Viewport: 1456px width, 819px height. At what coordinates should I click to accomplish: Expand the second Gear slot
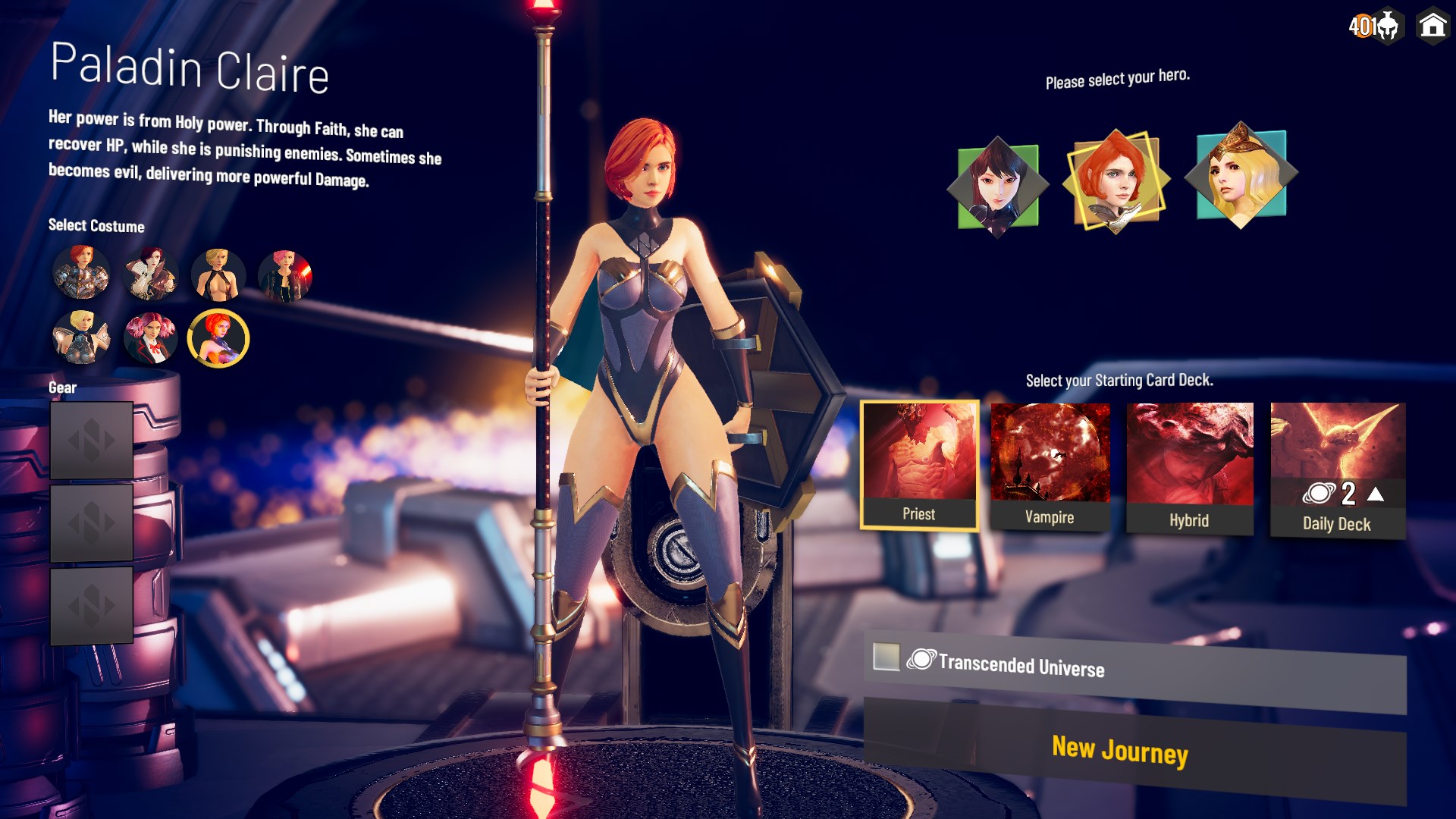[90, 523]
